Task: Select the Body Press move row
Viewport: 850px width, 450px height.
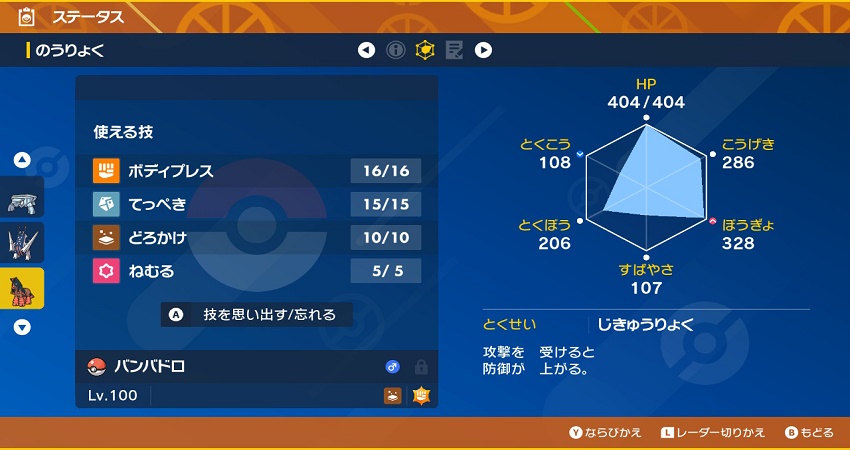Action: point(257,171)
